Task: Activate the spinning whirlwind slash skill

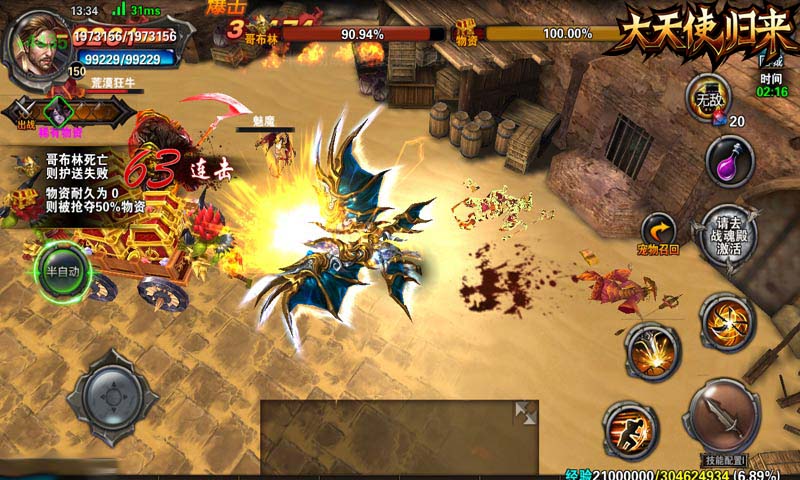Action: click(727, 322)
